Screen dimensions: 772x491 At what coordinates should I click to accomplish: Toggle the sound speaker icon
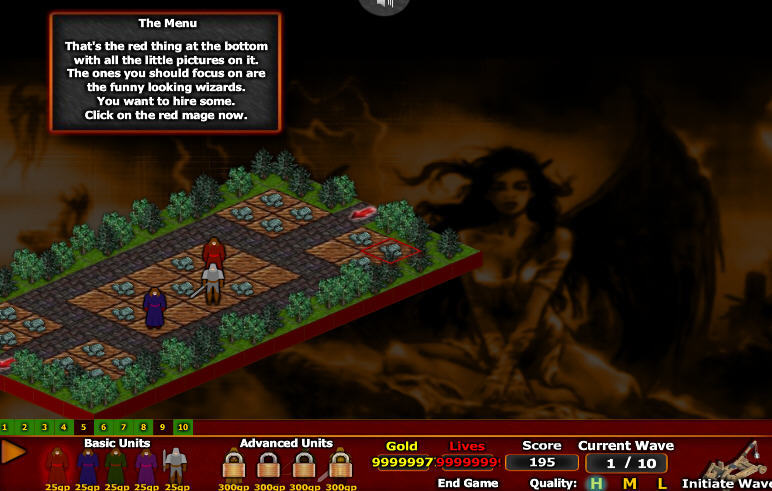[385, 5]
